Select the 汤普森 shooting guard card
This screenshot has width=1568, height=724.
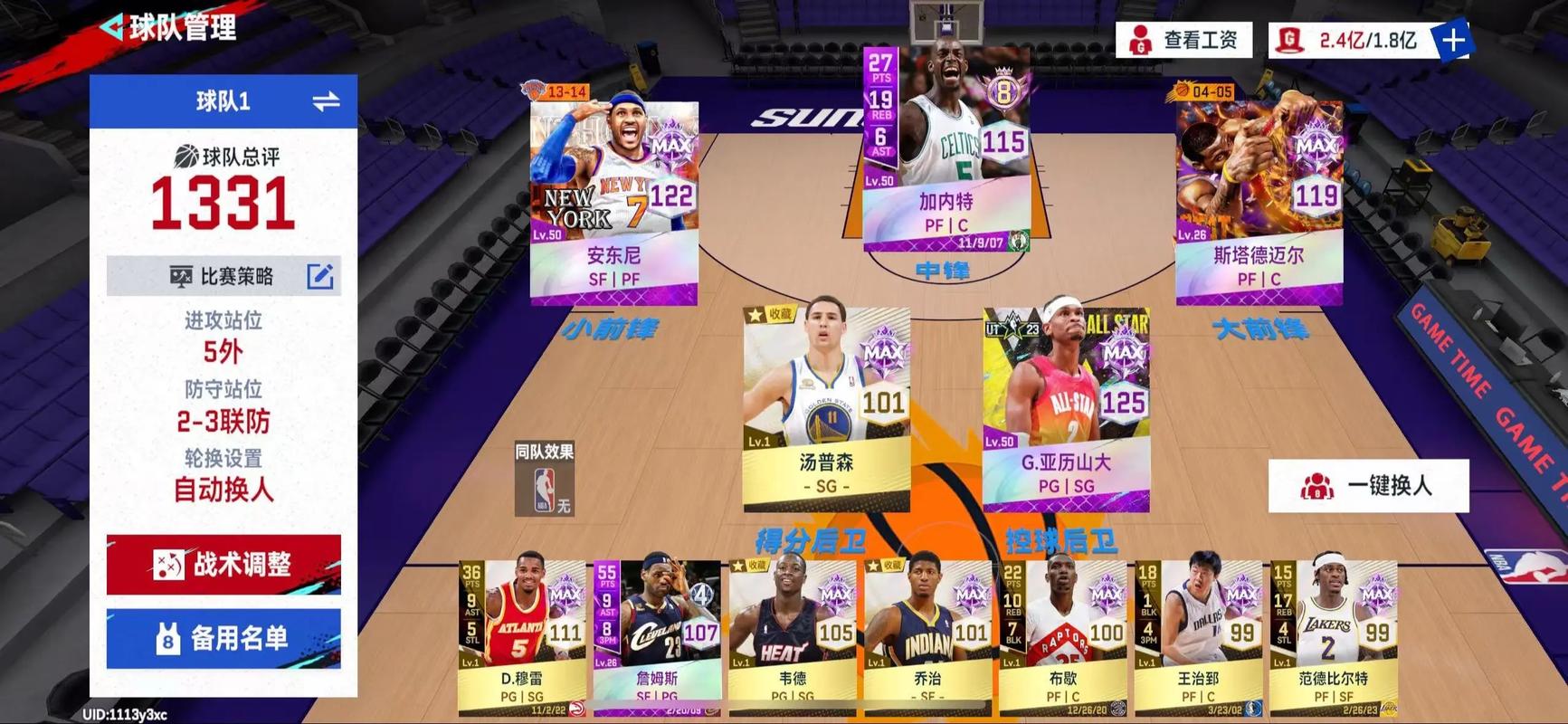826,409
